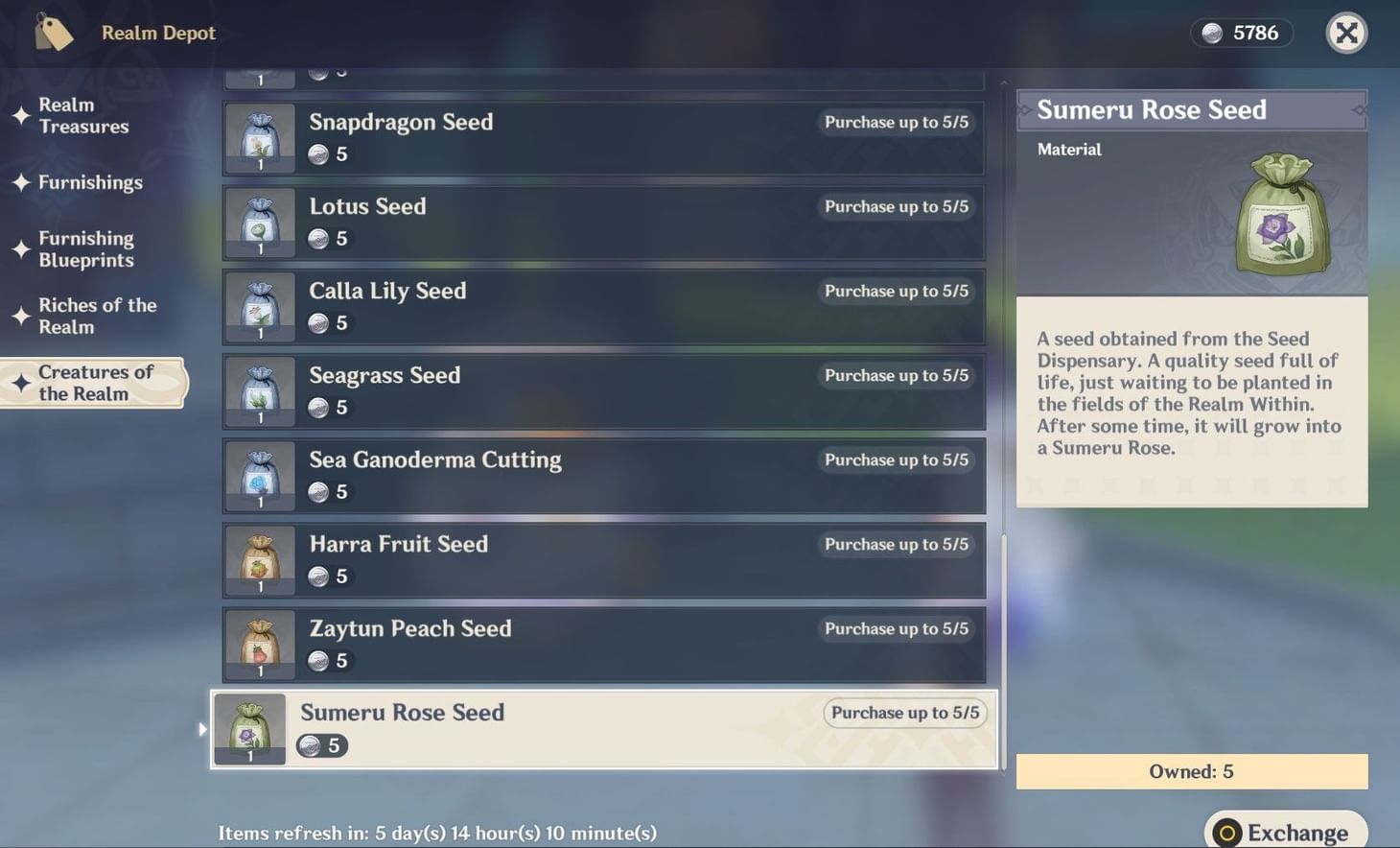The width and height of the screenshot is (1400, 848).
Task: Select the Sumeru Rose Seed shop row
Action: (x=603, y=729)
